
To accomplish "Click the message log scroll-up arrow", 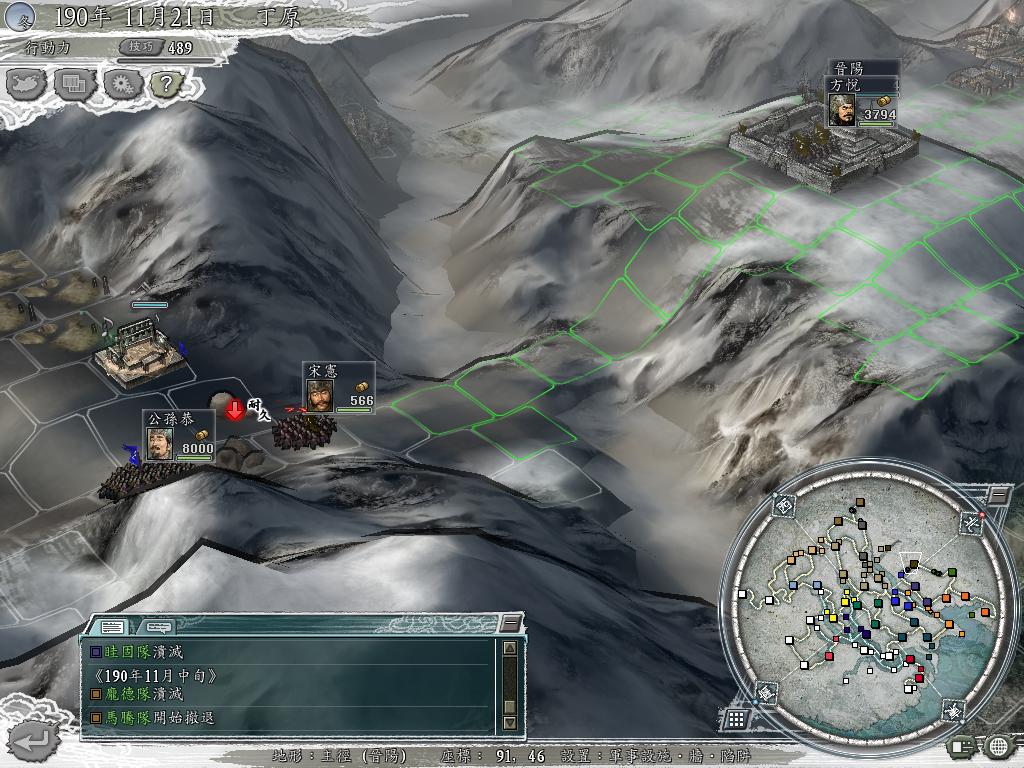I will pyautogui.click(x=509, y=648).
